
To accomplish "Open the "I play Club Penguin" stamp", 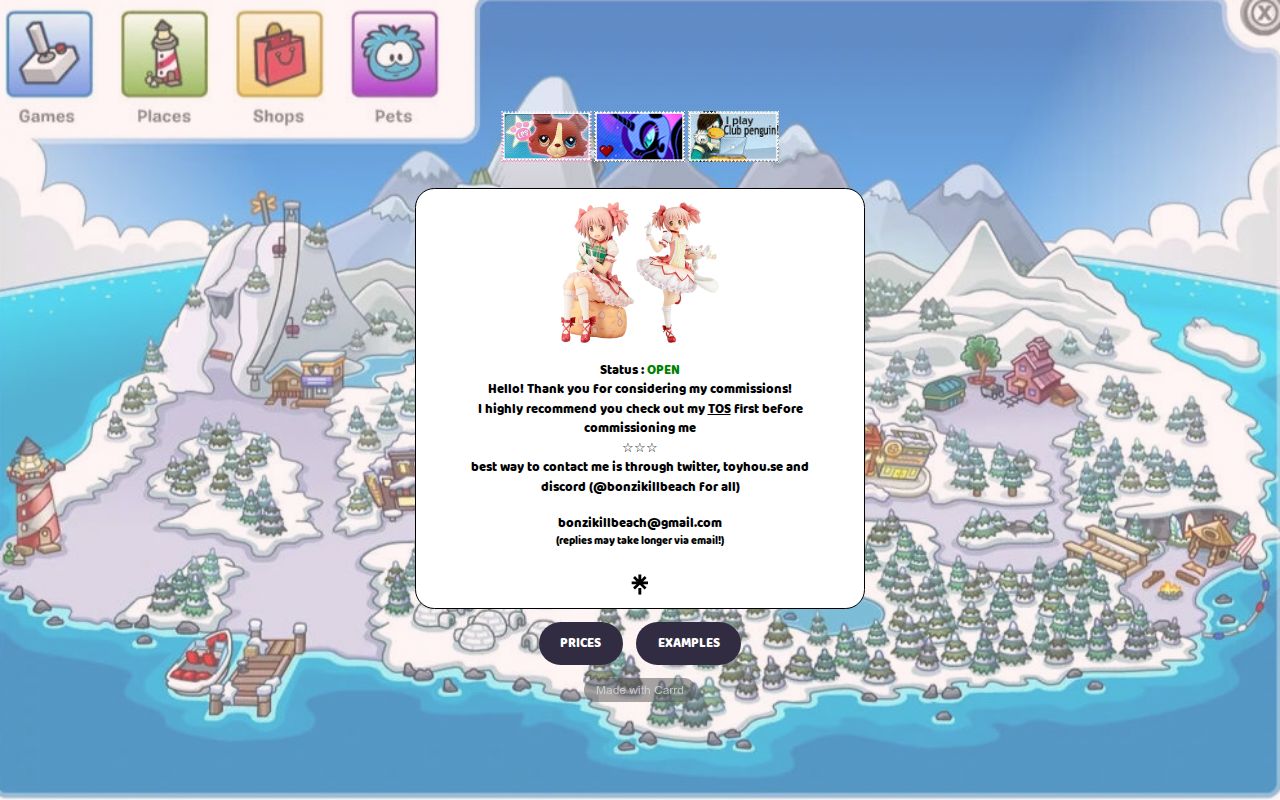I will (733, 136).
